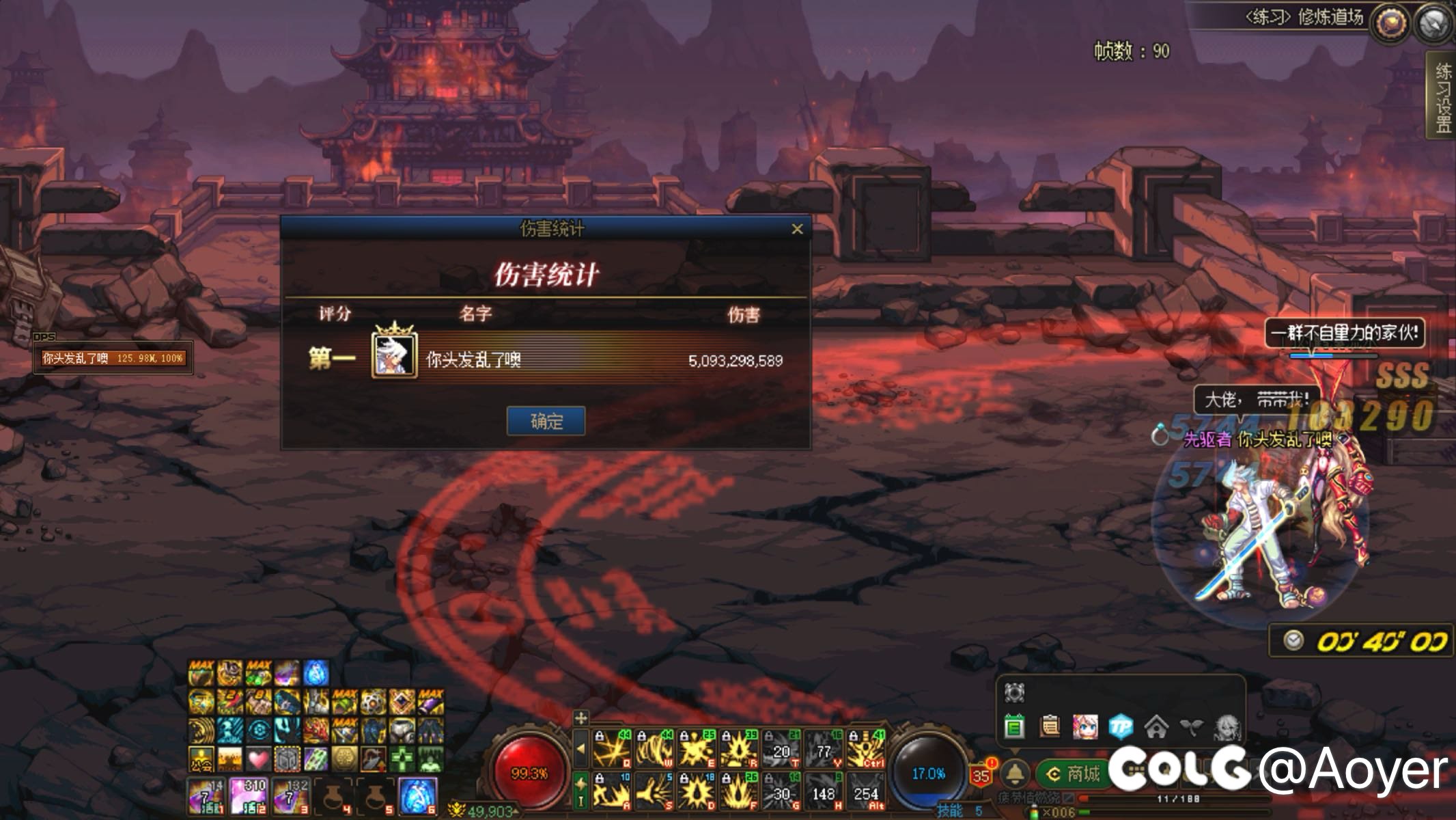Image resolution: width=1456 pixels, height=820 pixels.
Task: Open the clipboard quest list icon
Action: [x=1050, y=726]
